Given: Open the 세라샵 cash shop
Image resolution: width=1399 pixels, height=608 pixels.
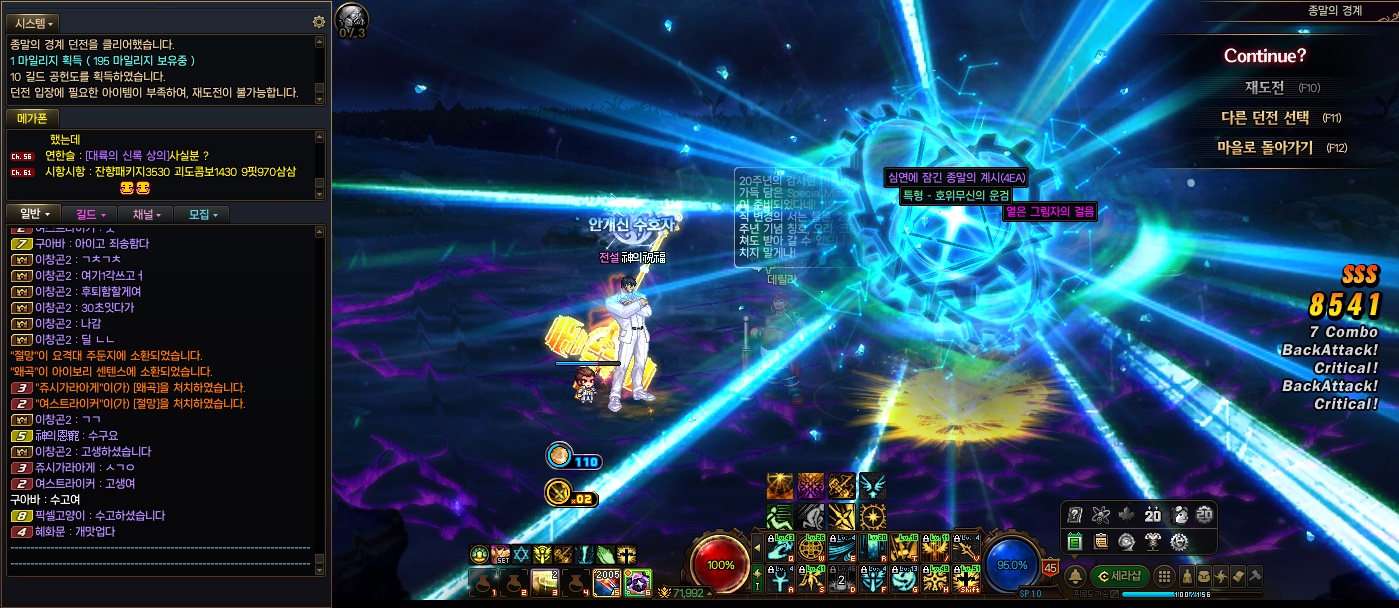Looking at the screenshot, I should (1119, 575).
